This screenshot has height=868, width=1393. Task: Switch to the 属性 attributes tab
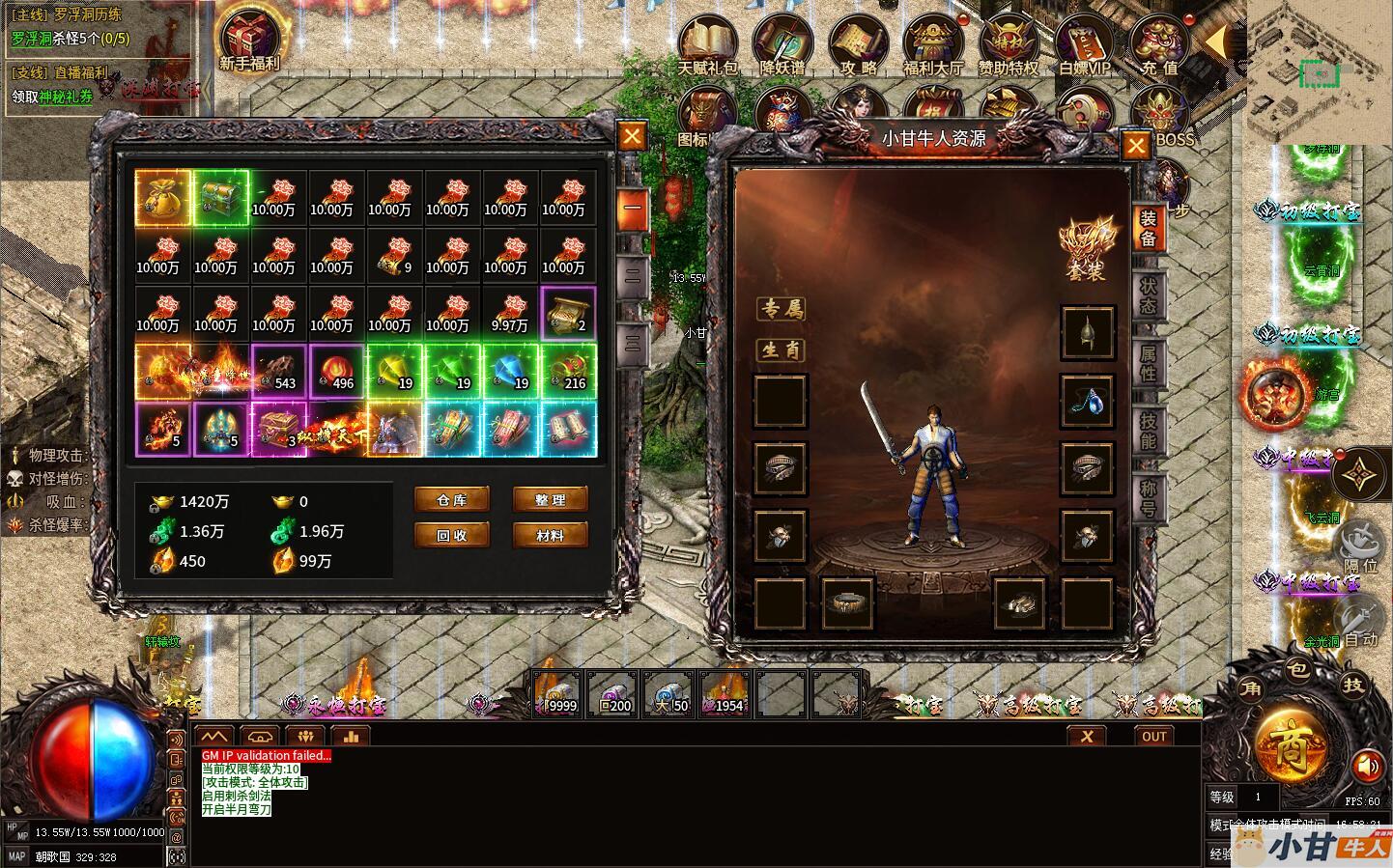point(1148,363)
